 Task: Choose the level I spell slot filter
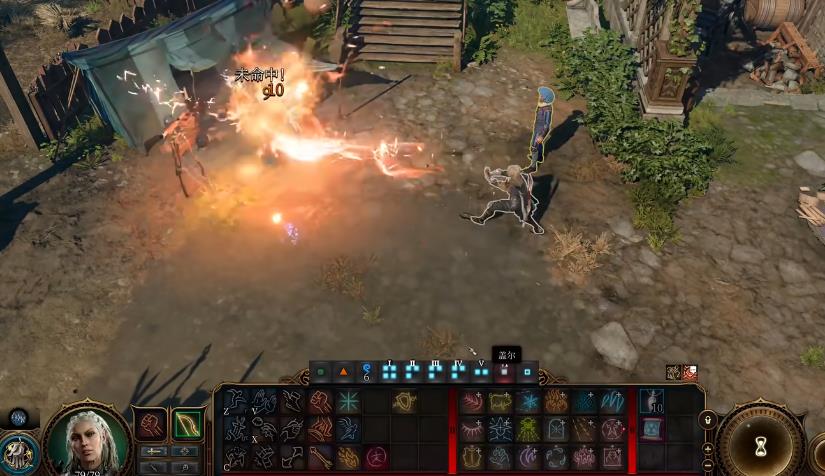click(388, 372)
